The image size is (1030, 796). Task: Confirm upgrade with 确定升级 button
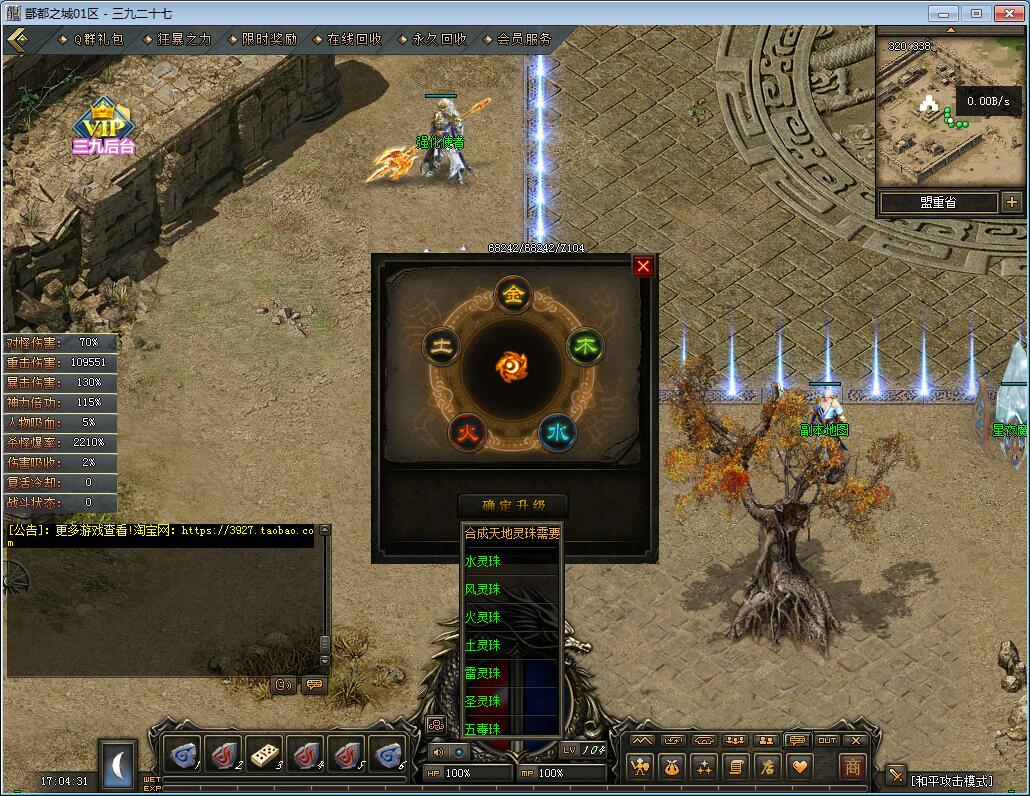[513, 505]
